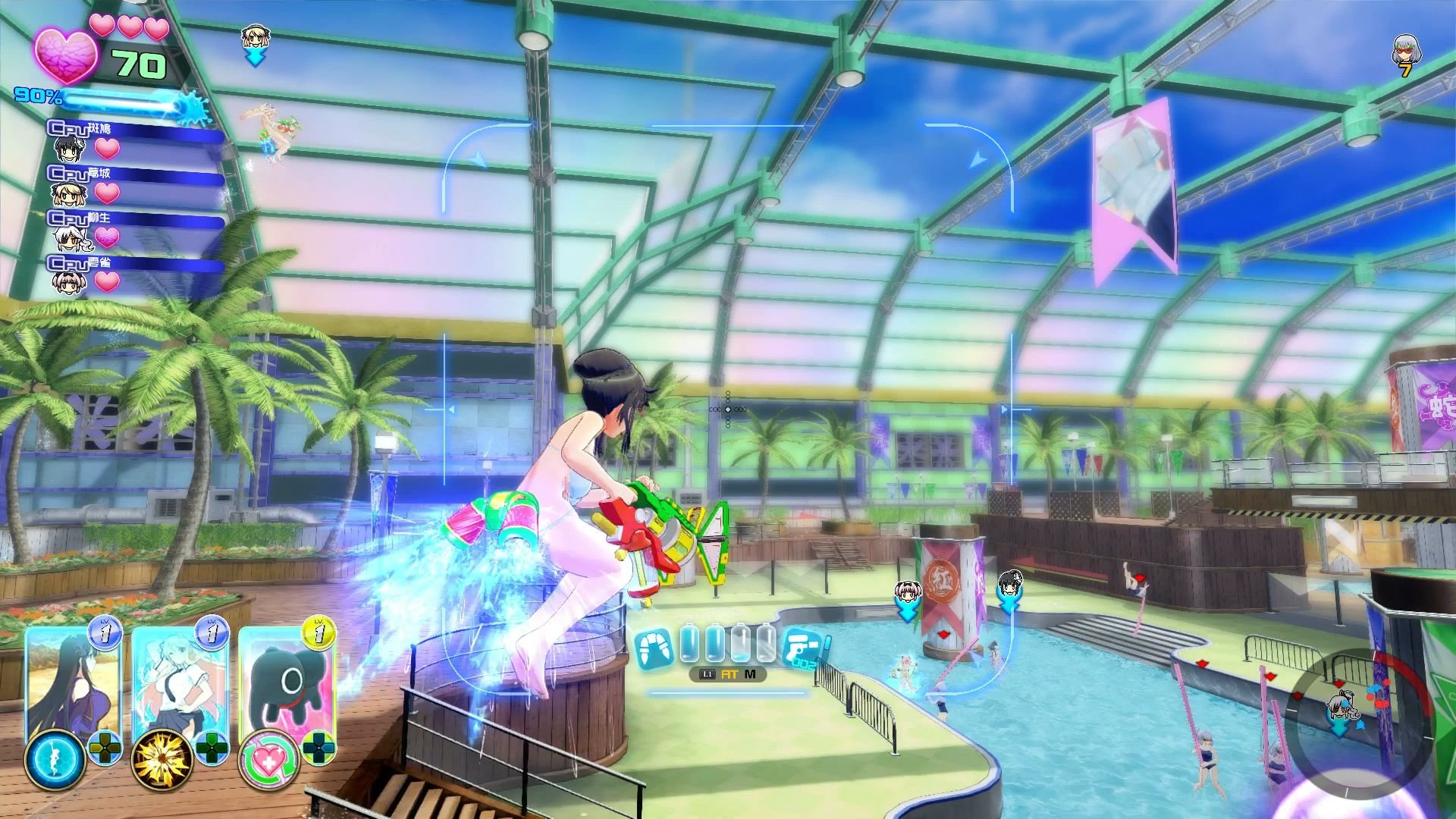Screen dimensions: 1456x819
Task: Select 斑鳩's character portrait in the team list
Action: pyautogui.click(x=67, y=150)
